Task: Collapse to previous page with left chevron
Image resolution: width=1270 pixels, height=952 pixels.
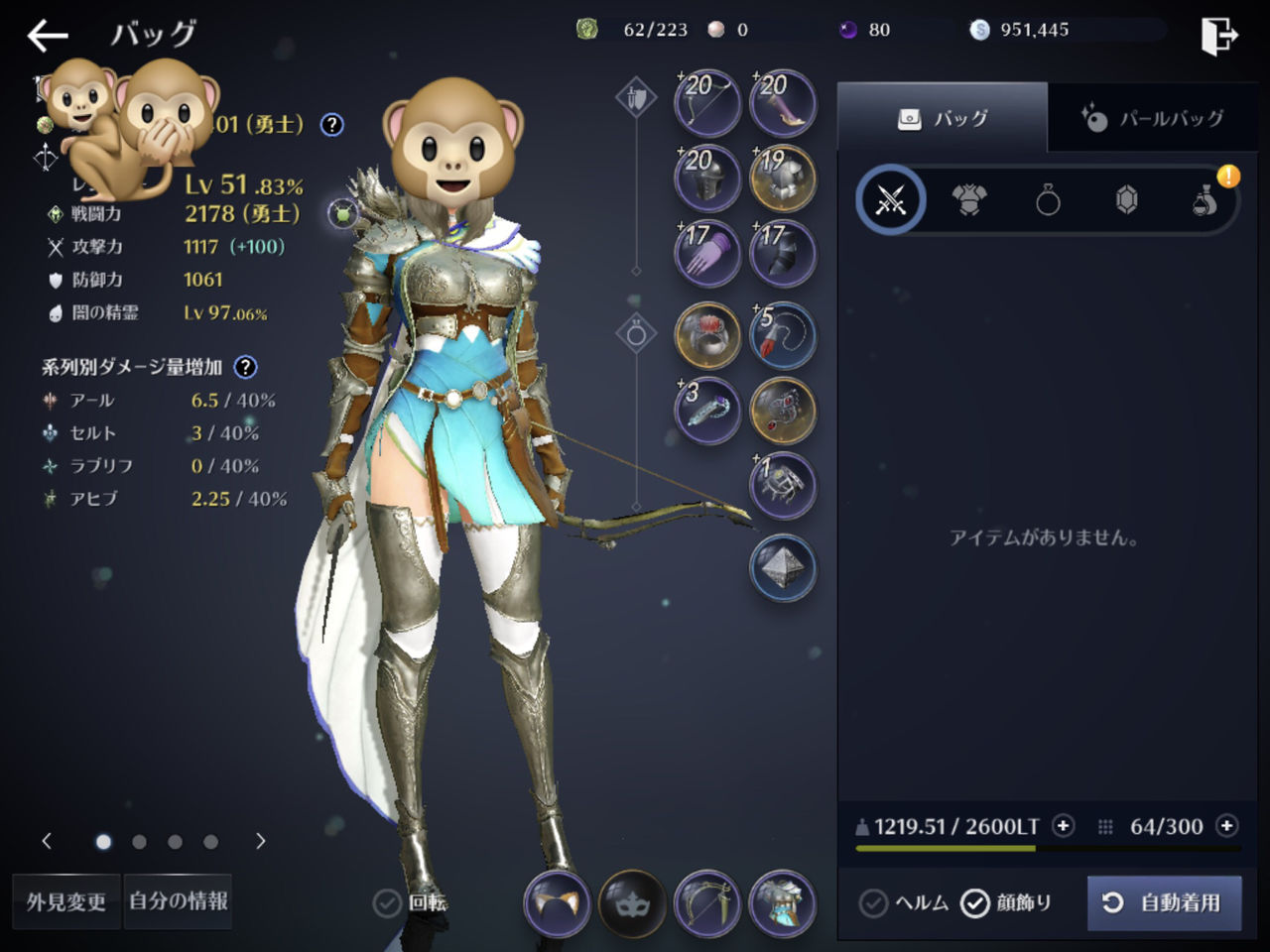Action: click(47, 840)
